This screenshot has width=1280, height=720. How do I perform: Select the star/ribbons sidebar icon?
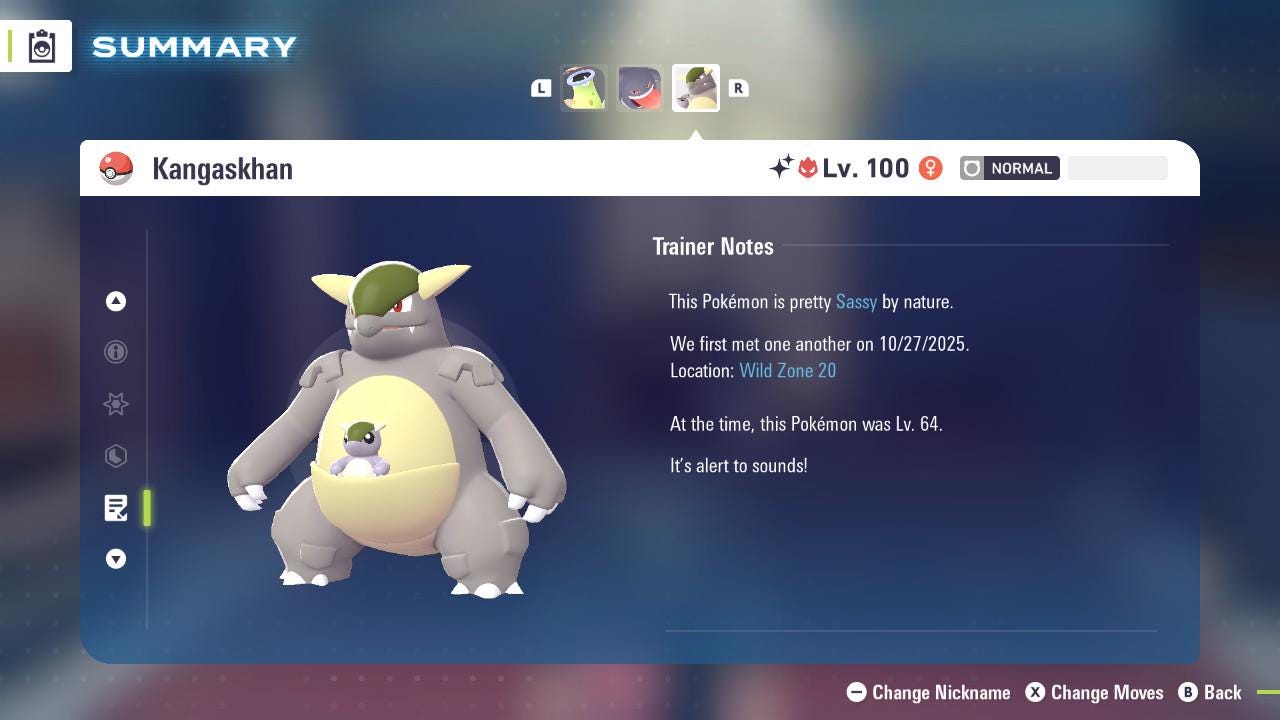[x=116, y=404]
